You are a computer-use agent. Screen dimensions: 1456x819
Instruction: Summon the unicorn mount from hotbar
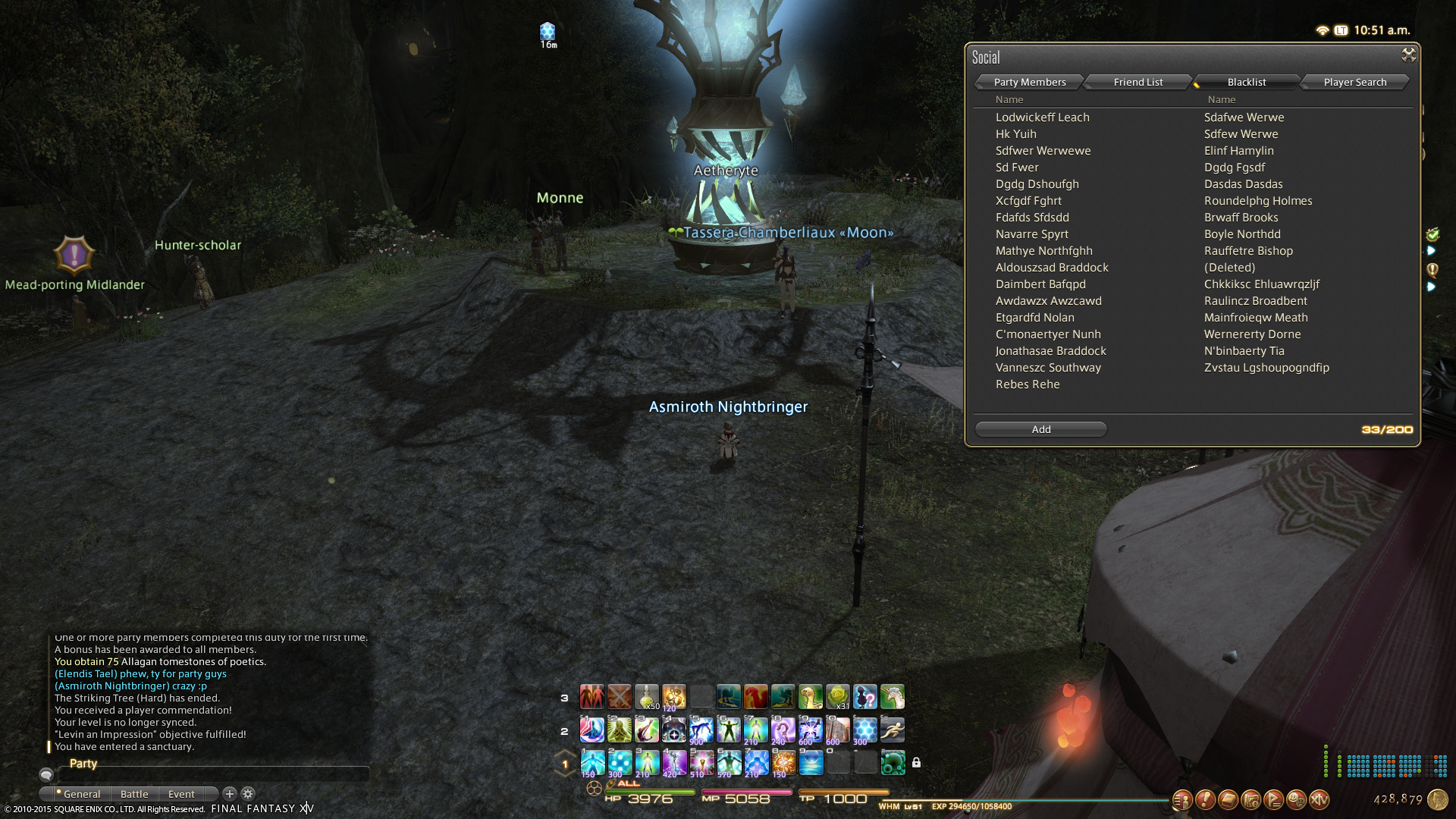pos(893,696)
